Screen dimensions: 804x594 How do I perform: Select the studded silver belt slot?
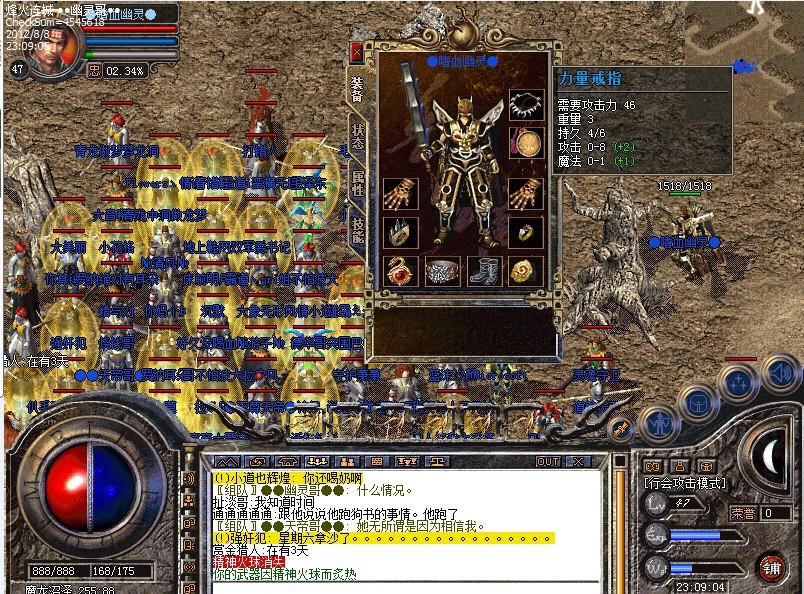pyautogui.click(x=441, y=270)
